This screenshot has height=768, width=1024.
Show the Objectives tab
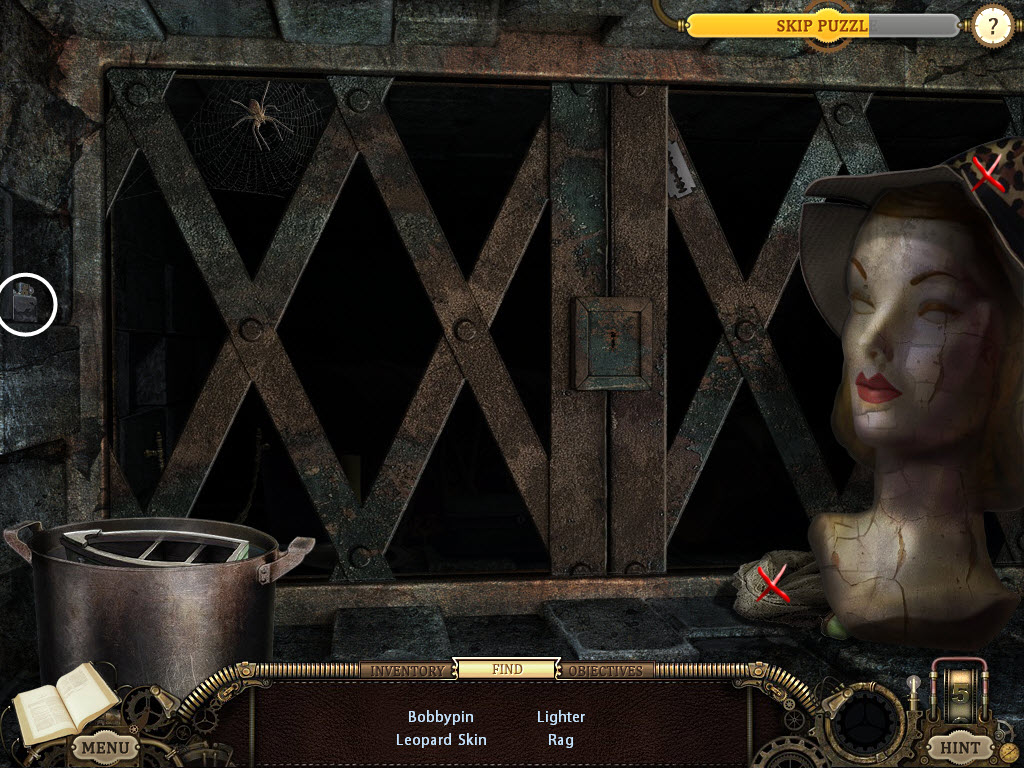point(606,670)
